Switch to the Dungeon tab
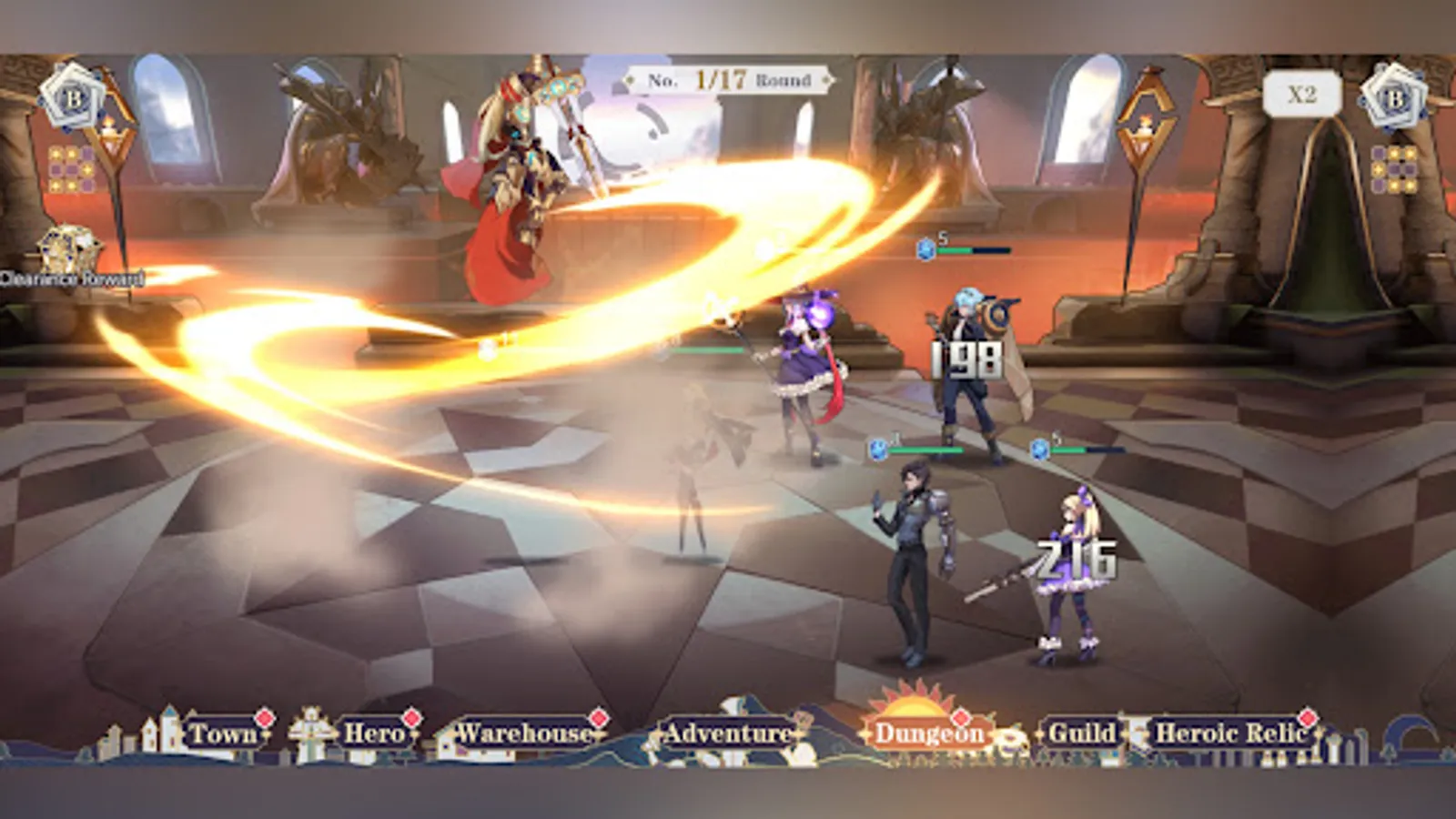The width and height of the screenshot is (1456, 819). 930,731
